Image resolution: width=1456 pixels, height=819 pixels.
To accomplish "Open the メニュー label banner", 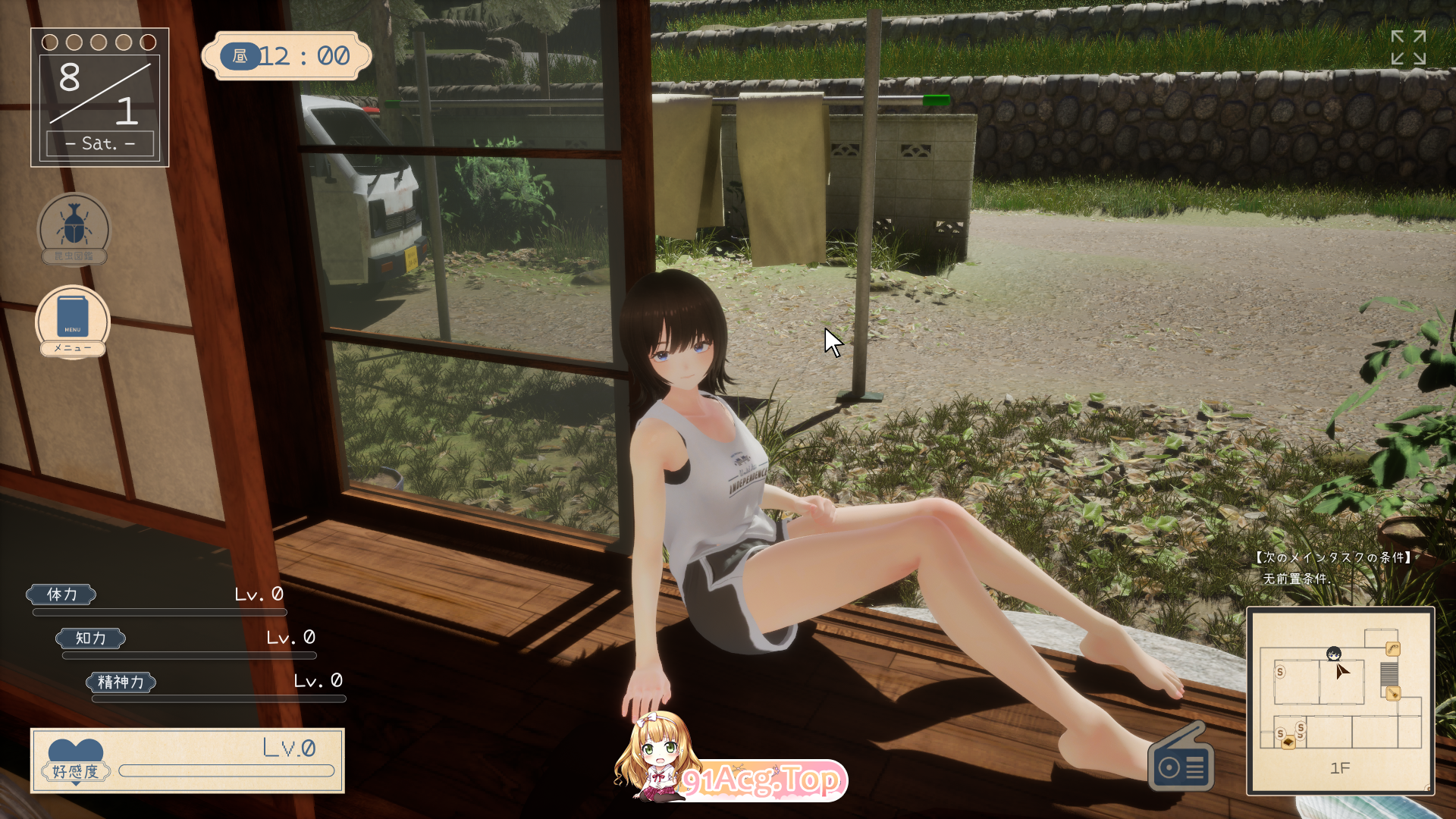I will [x=73, y=348].
